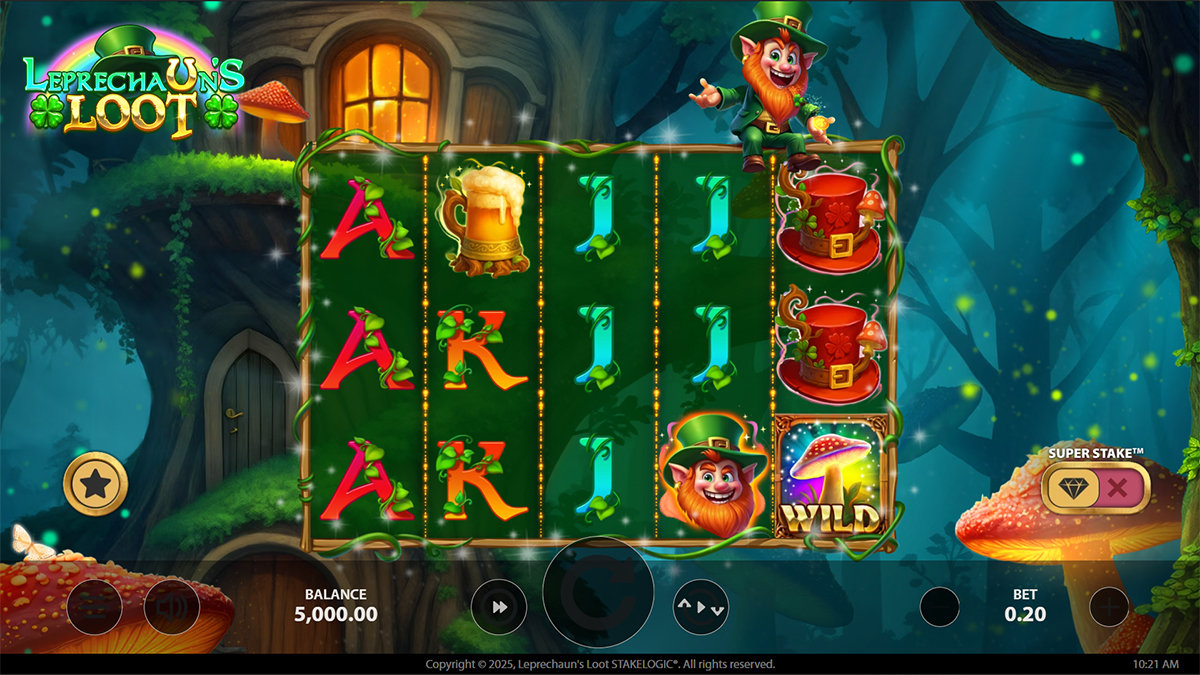Toggle the sound speaker button
Viewport: 1200px width, 675px height.
pyautogui.click(x=171, y=607)
